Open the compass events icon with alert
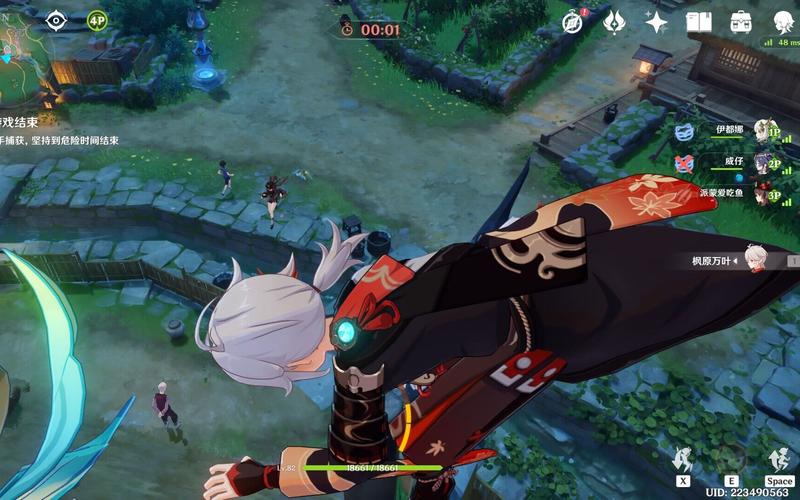800x500 pixels. (573, 22)
